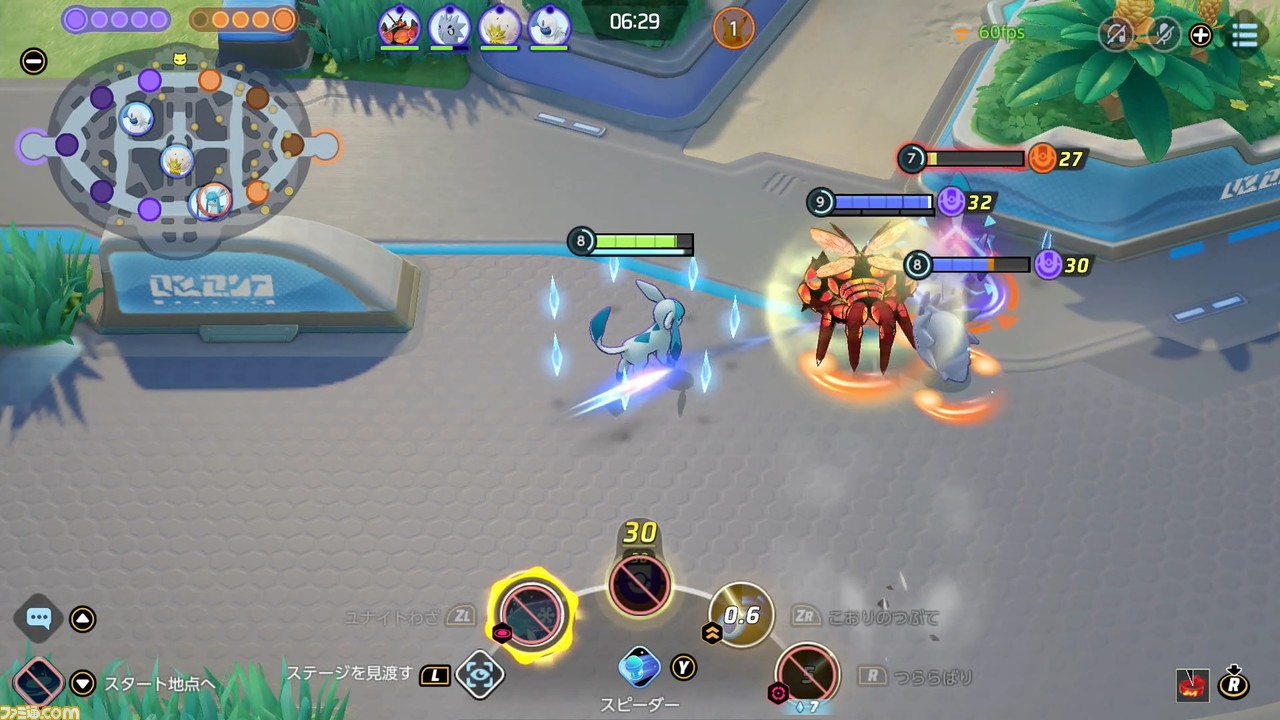Image resolution: width=1280 pixels, height=720 pixels.
Task: Toggle the muted headphone voice chat icon
Action: [x=1116, y=35]
